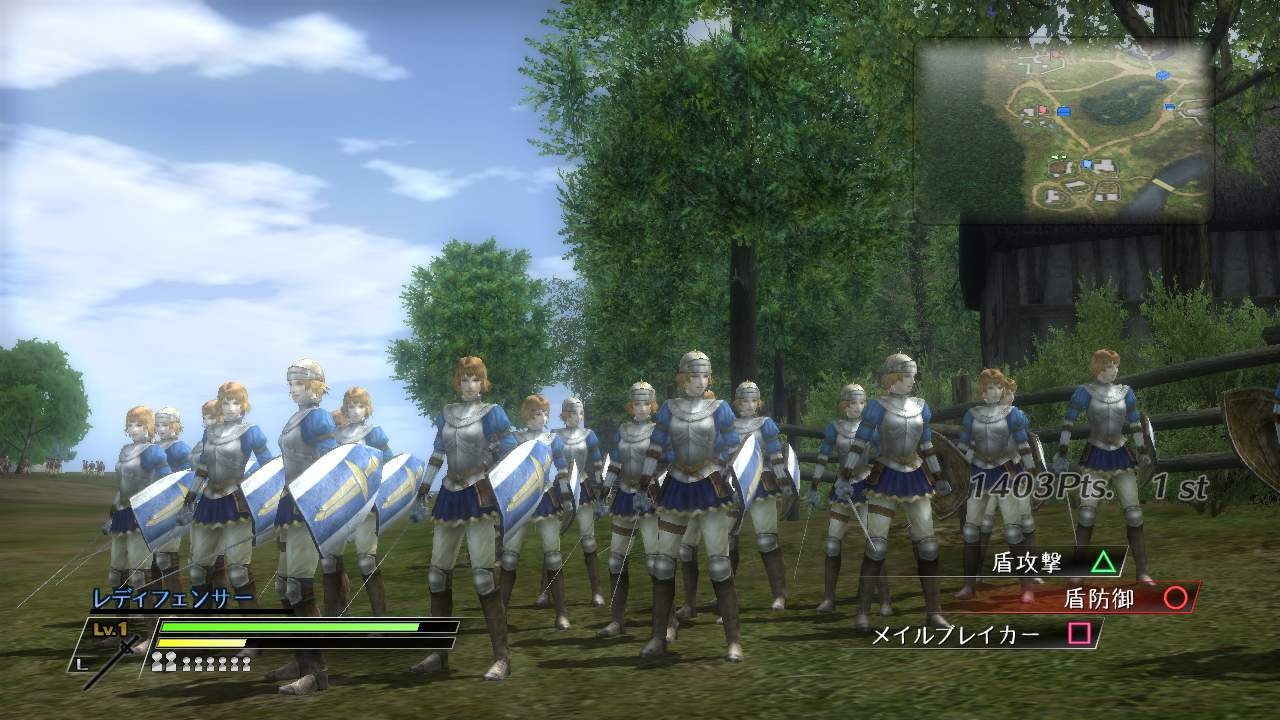Select the L command indicator box
This screenshot has height=720, width=1280.
click(x=81, y=662)
